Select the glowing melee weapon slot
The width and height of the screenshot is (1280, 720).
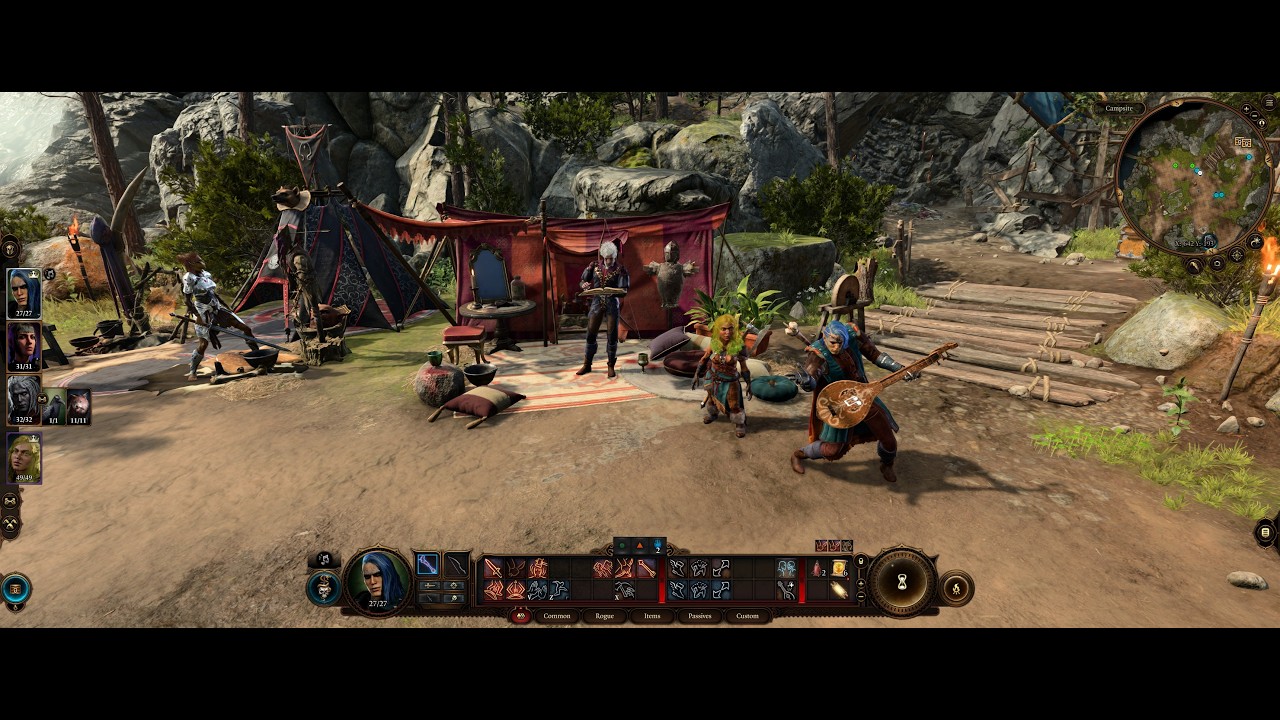click(x=427, y=565)
